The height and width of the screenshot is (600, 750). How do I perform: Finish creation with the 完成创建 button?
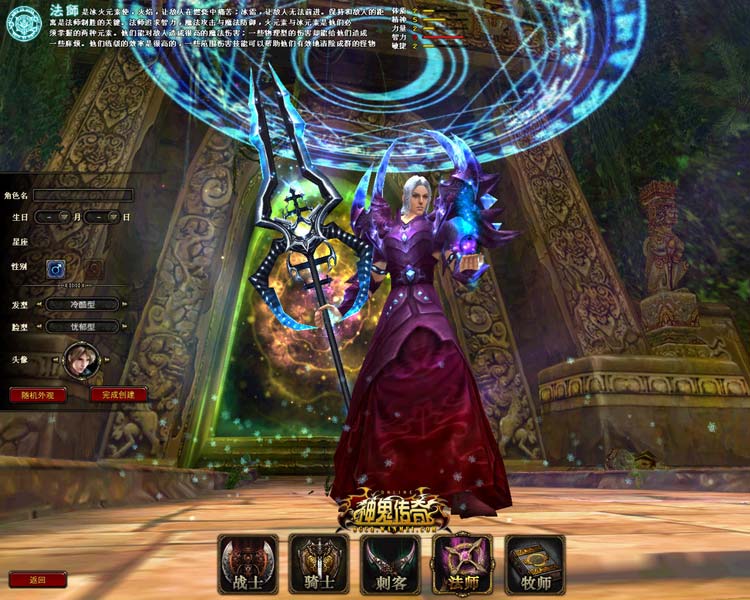click(119, 395)
